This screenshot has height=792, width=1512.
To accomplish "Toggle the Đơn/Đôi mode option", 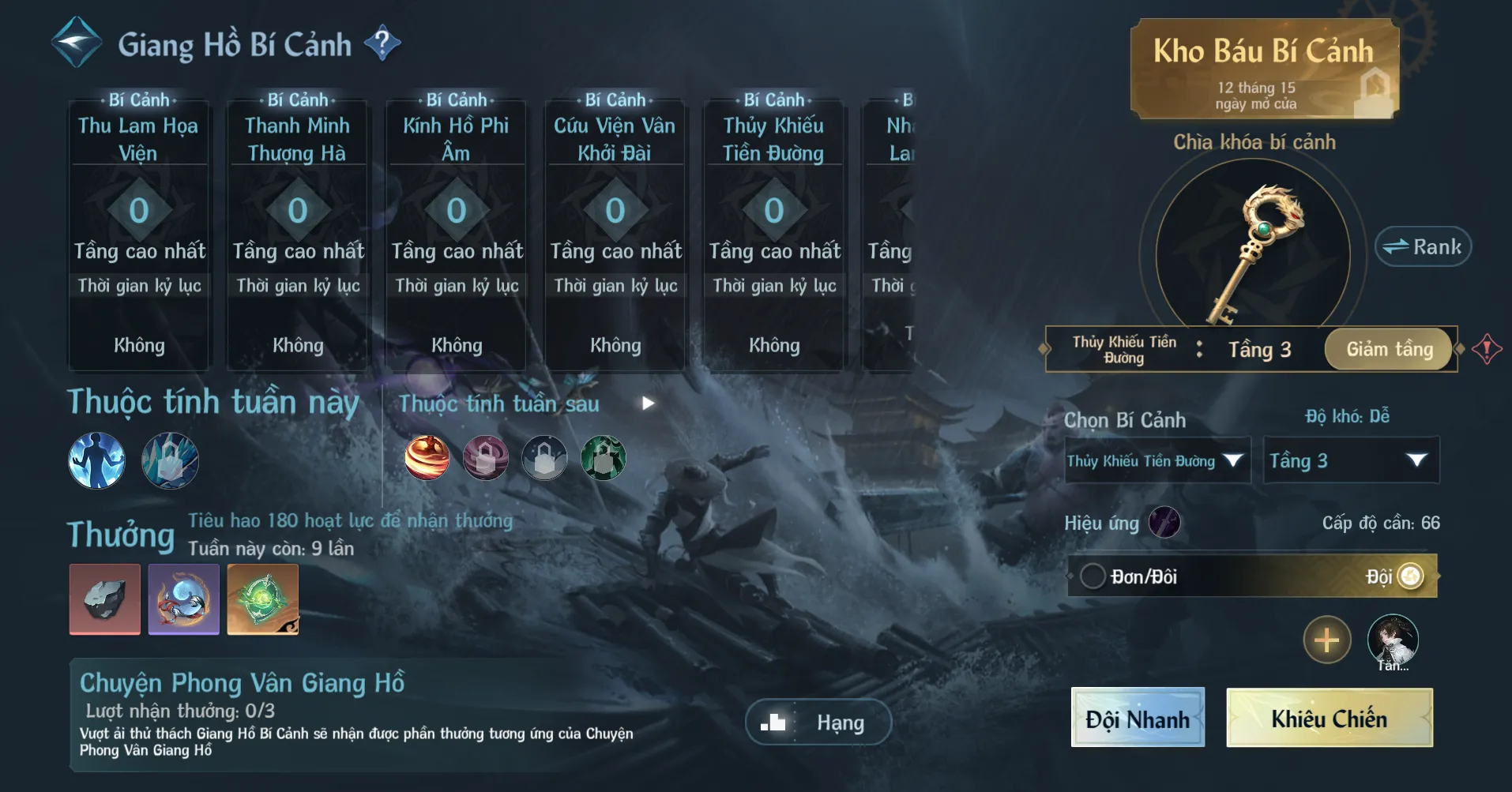I will pos(1093,576).
